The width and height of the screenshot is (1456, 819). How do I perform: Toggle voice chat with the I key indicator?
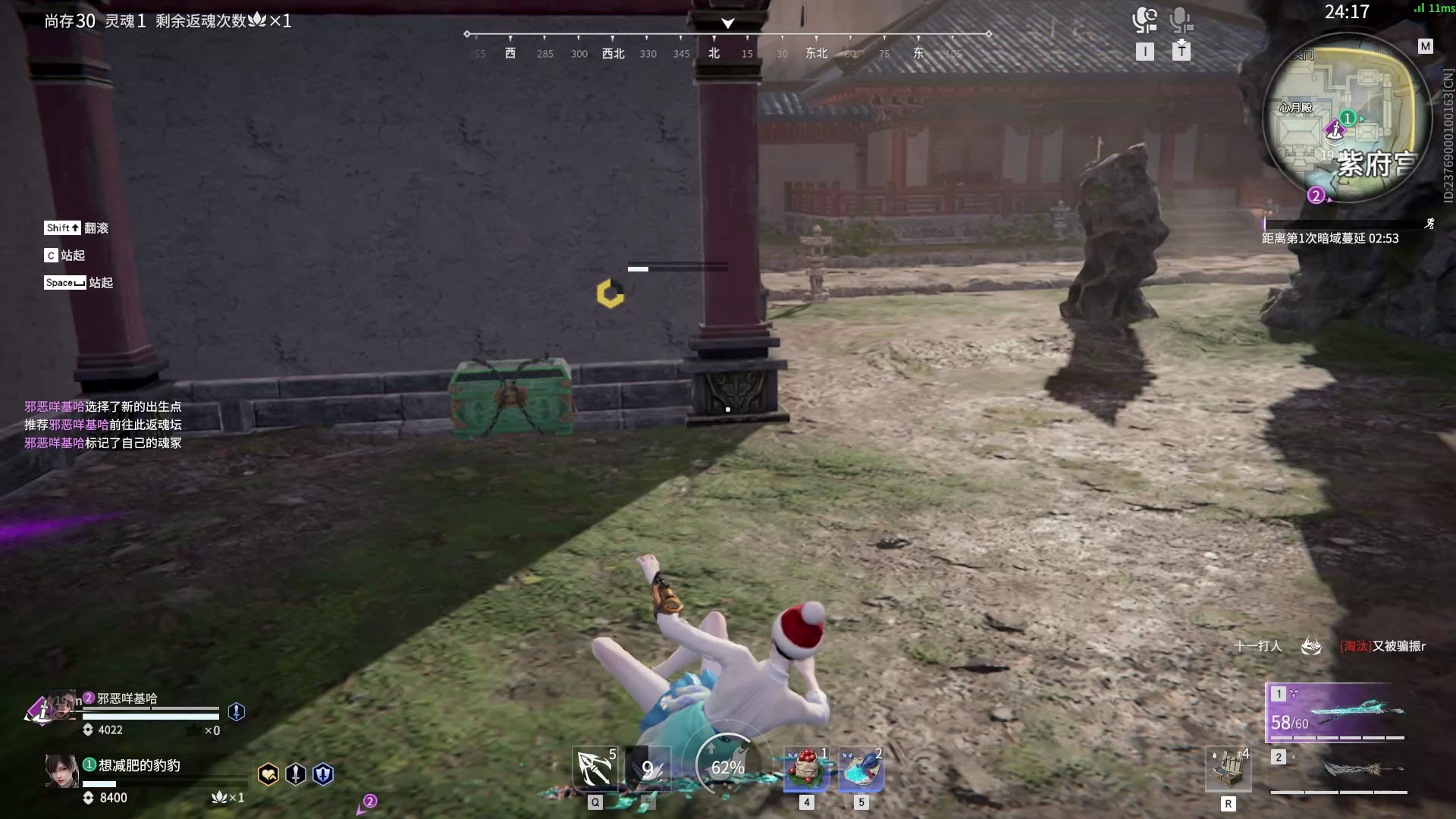1145,52
